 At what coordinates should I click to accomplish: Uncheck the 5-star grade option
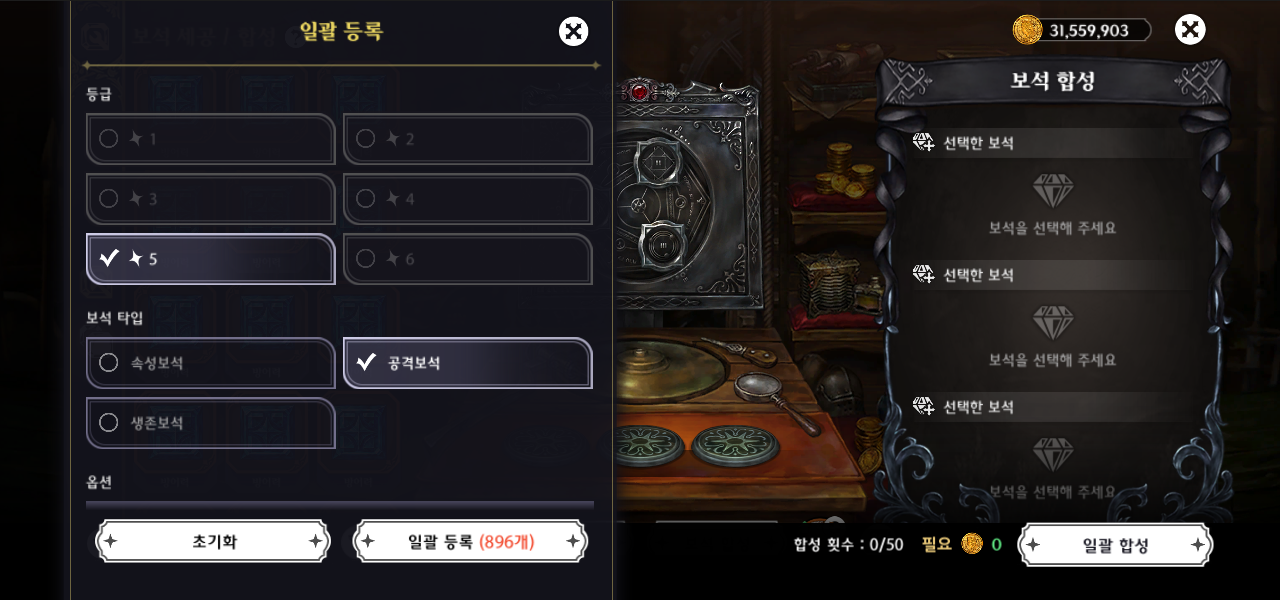[210, 259]
